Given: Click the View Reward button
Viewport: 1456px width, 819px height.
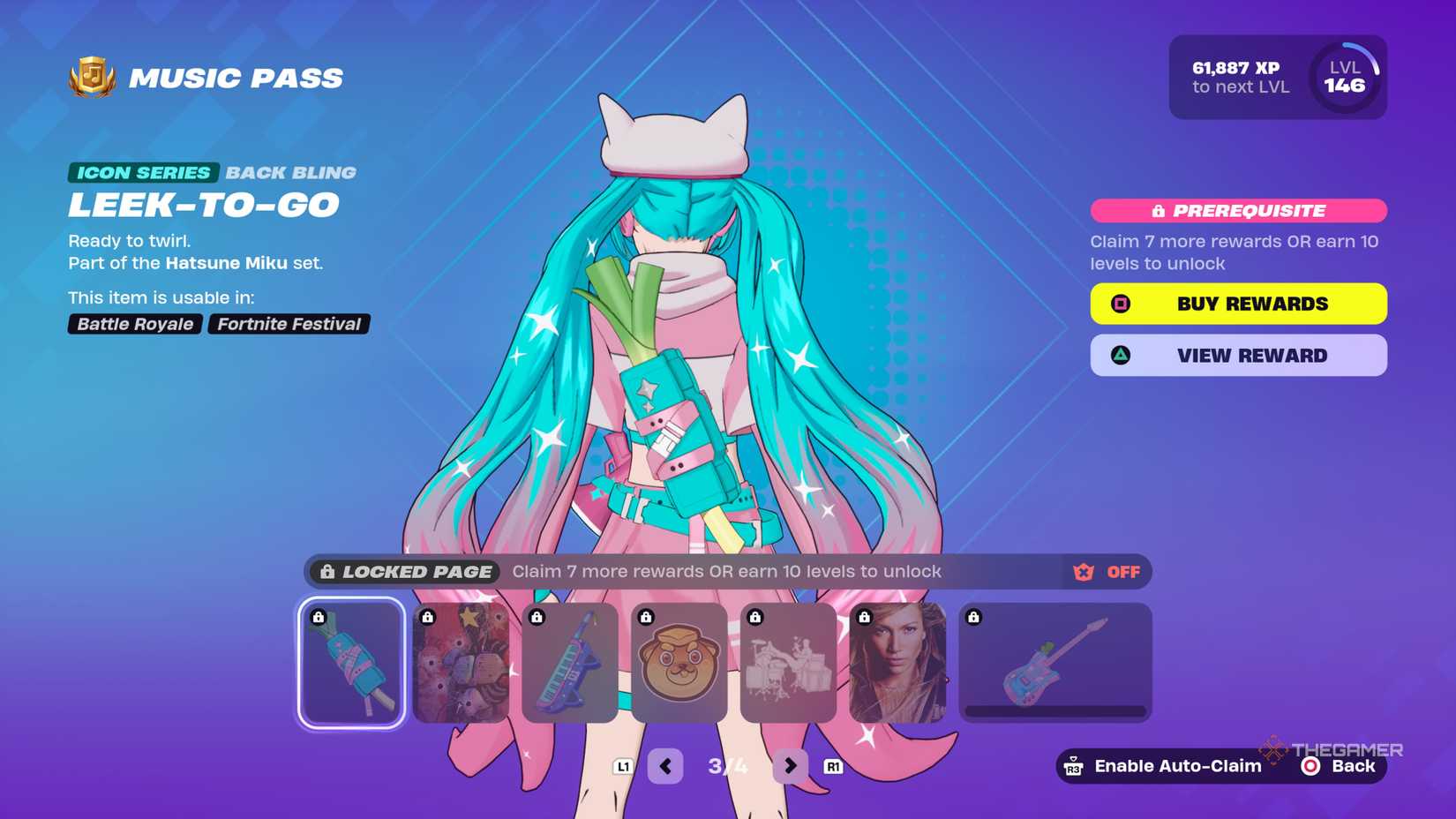Looking at the screenshot, I should coord(1238,355).
